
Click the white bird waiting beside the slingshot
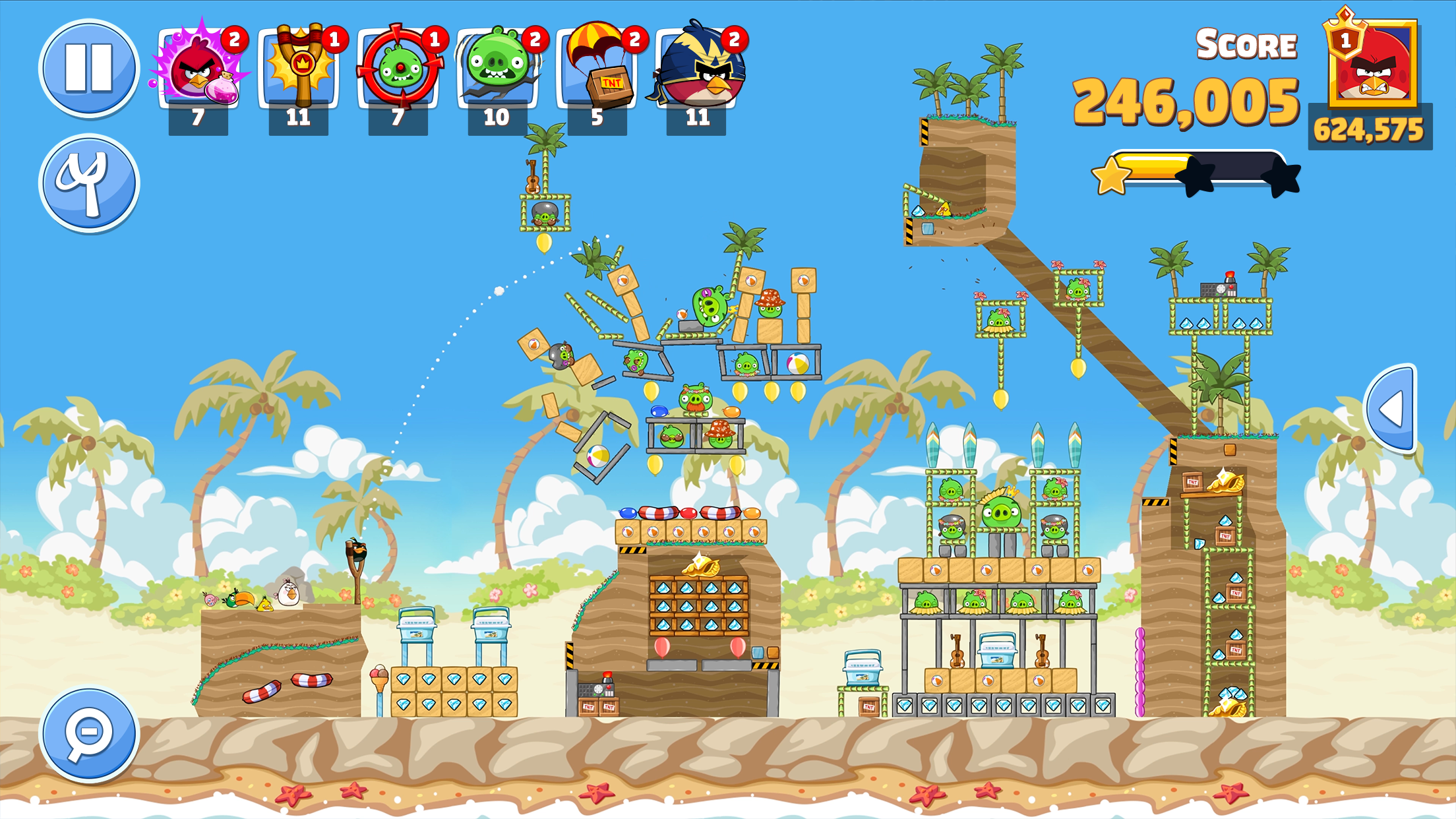288,592
